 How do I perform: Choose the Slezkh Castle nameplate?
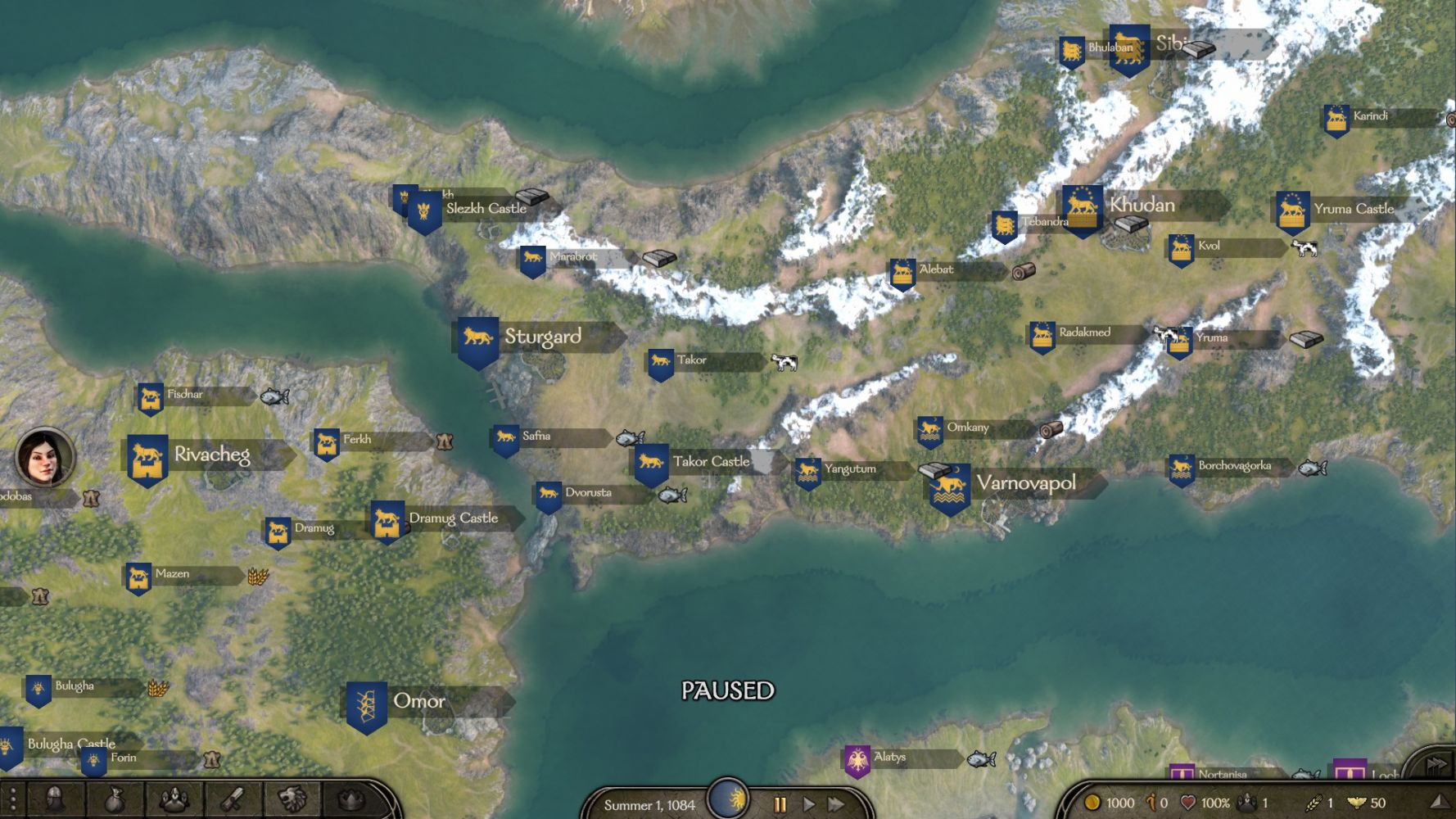coord(486,209)
